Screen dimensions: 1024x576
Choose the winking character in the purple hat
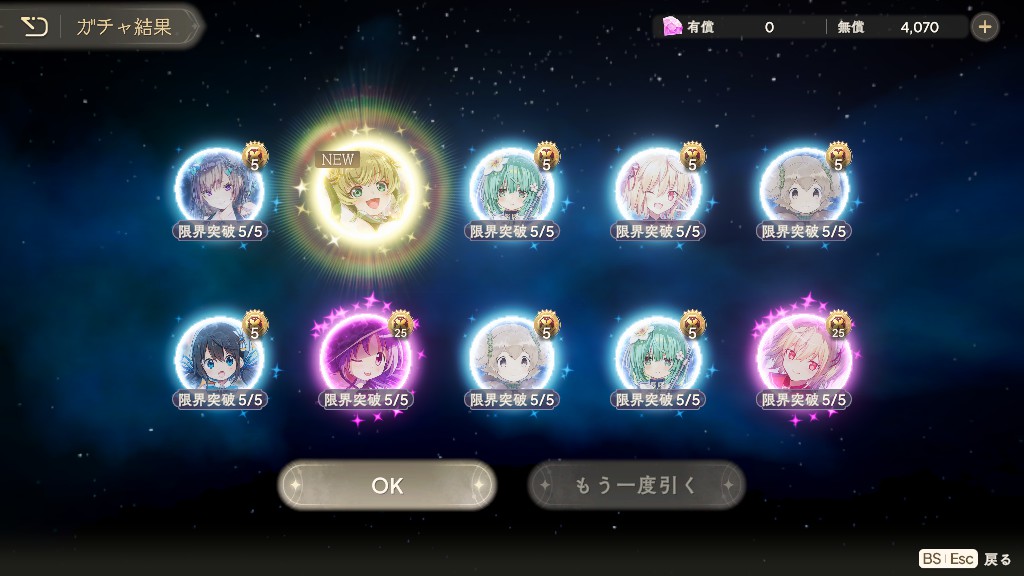tap(365, 357)
